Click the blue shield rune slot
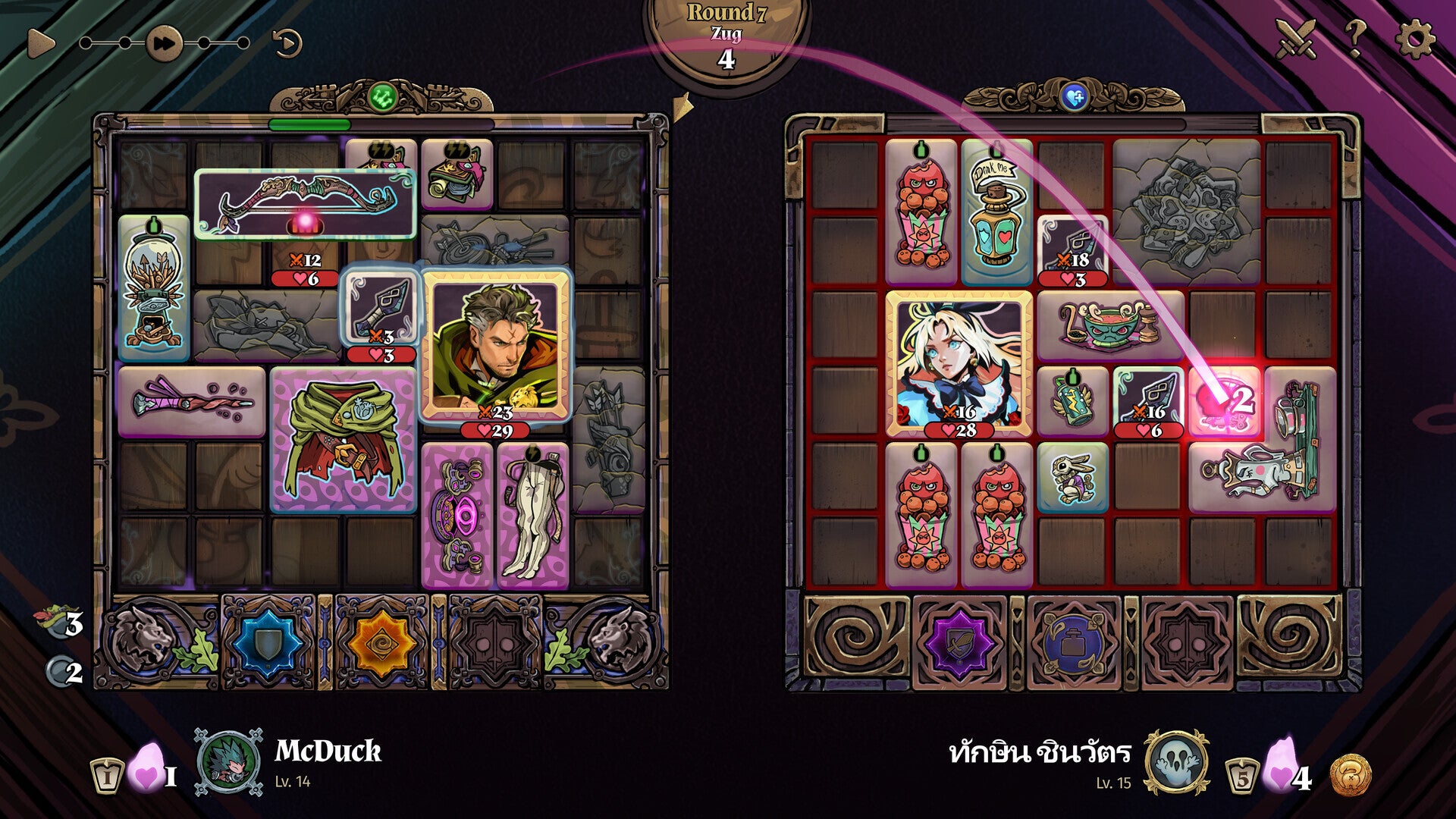The height and width of the screenshot is (819, 1456). pyautogui.click(x=267, y=643)
